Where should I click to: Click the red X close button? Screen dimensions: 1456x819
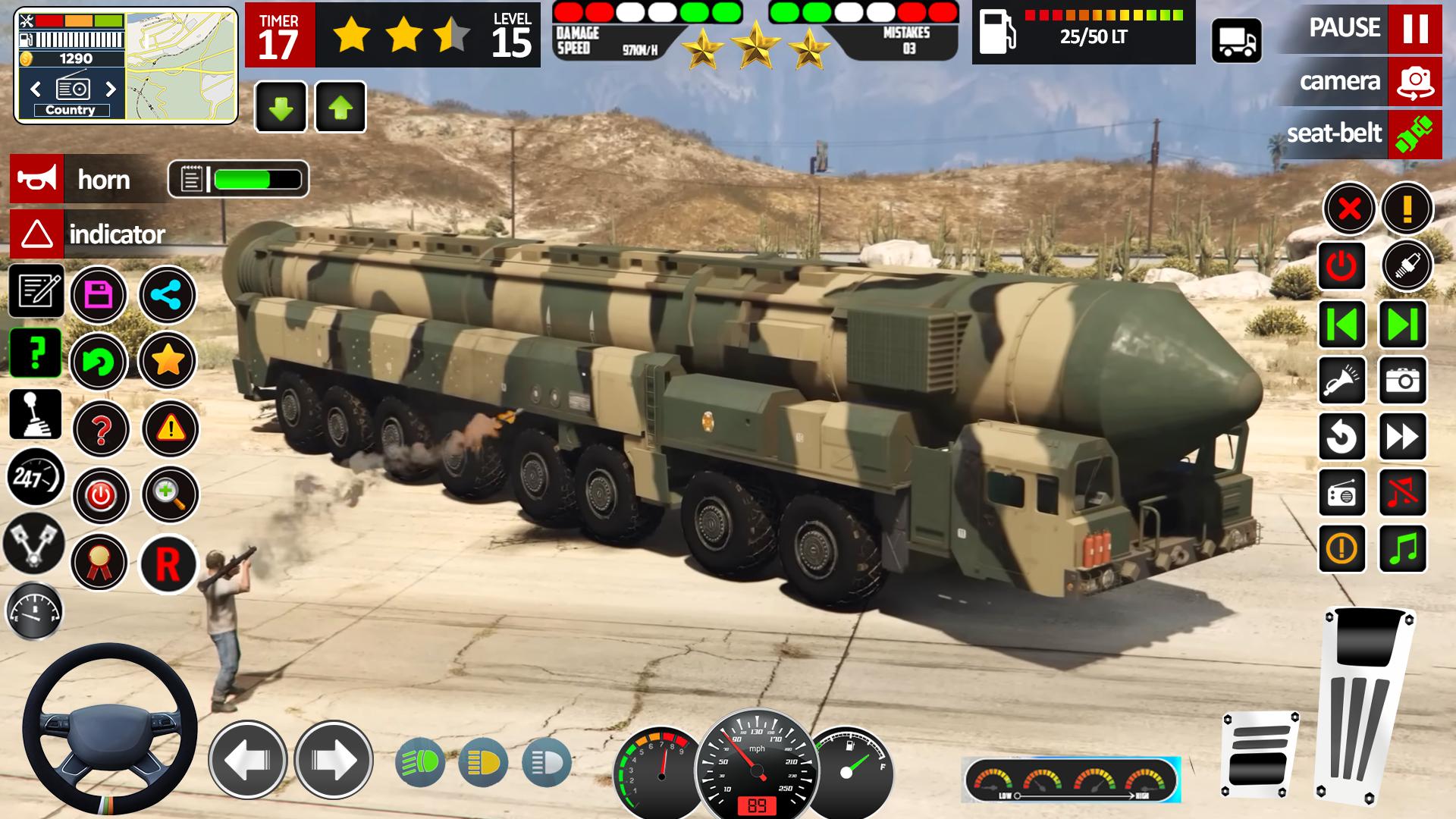coord(1349,209)
